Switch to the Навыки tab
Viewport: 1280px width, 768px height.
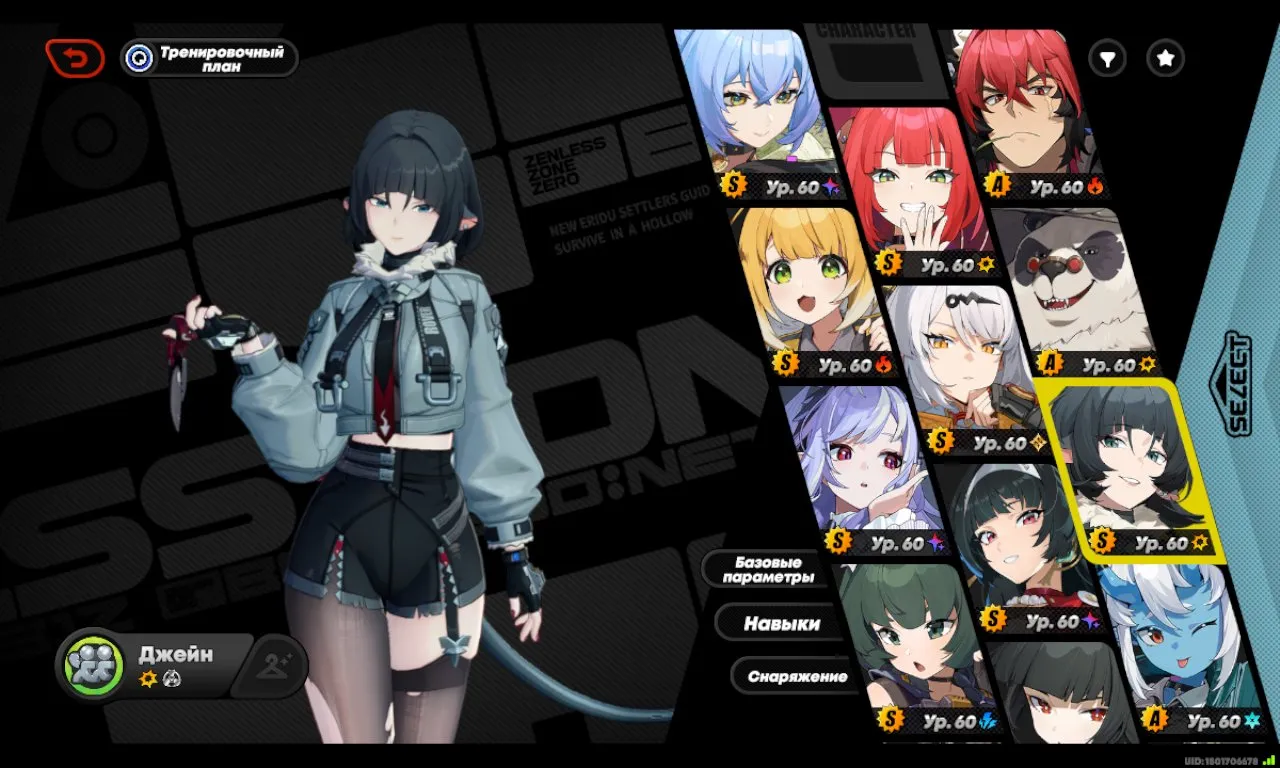pos(783,622)
